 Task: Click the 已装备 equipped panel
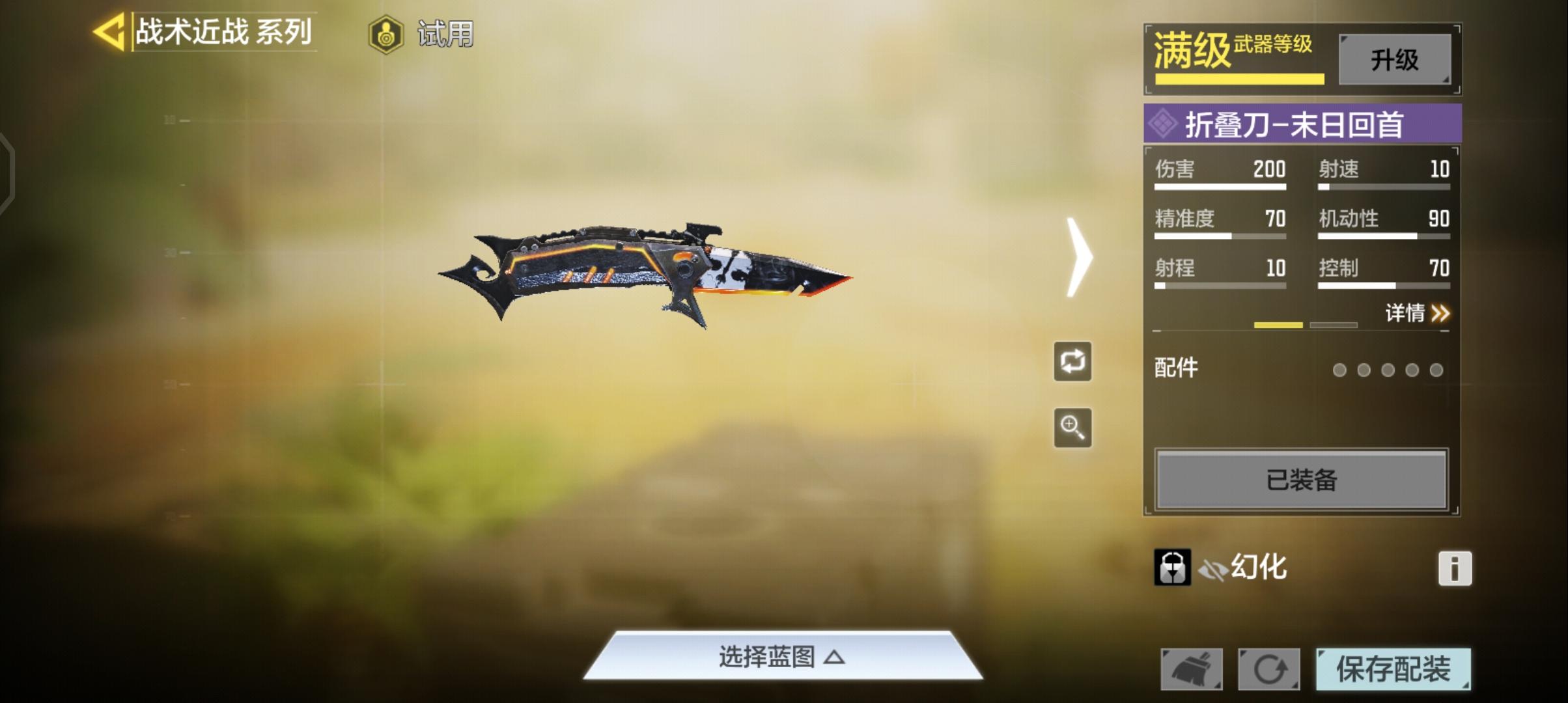pyautogui.click(x=1300, y=480)
